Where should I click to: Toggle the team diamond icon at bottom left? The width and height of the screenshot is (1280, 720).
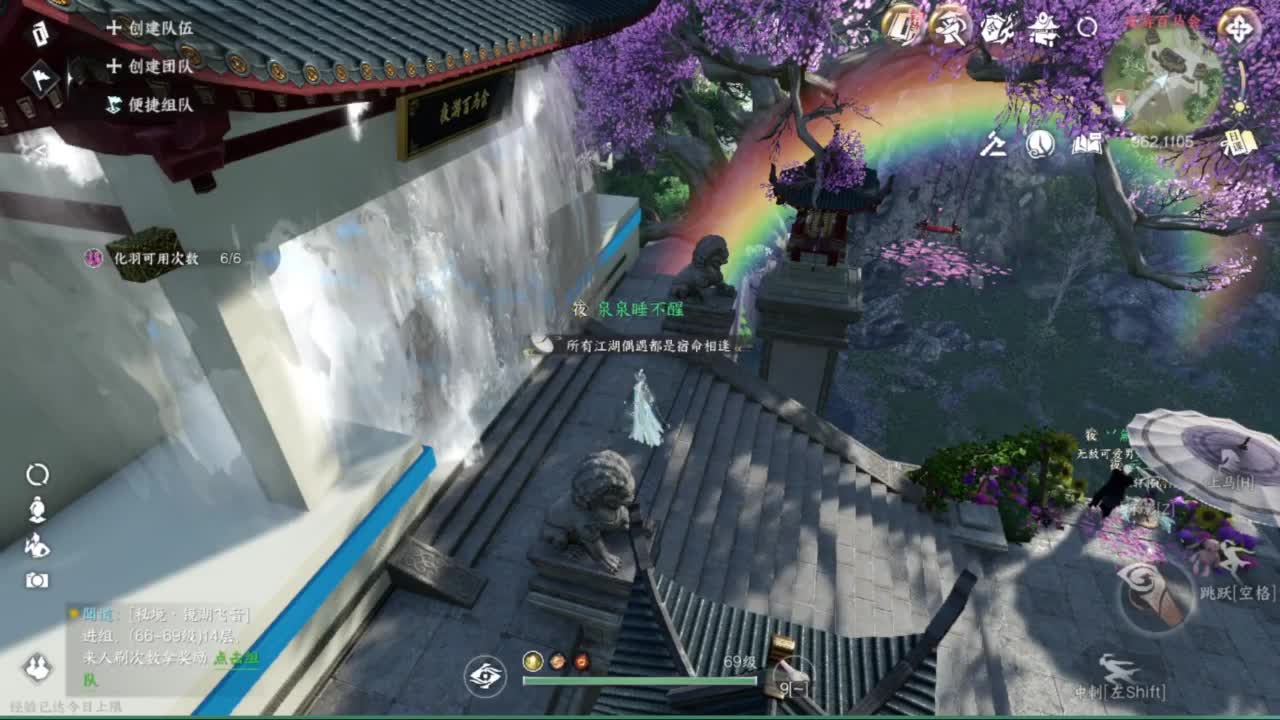pos(35,666)
